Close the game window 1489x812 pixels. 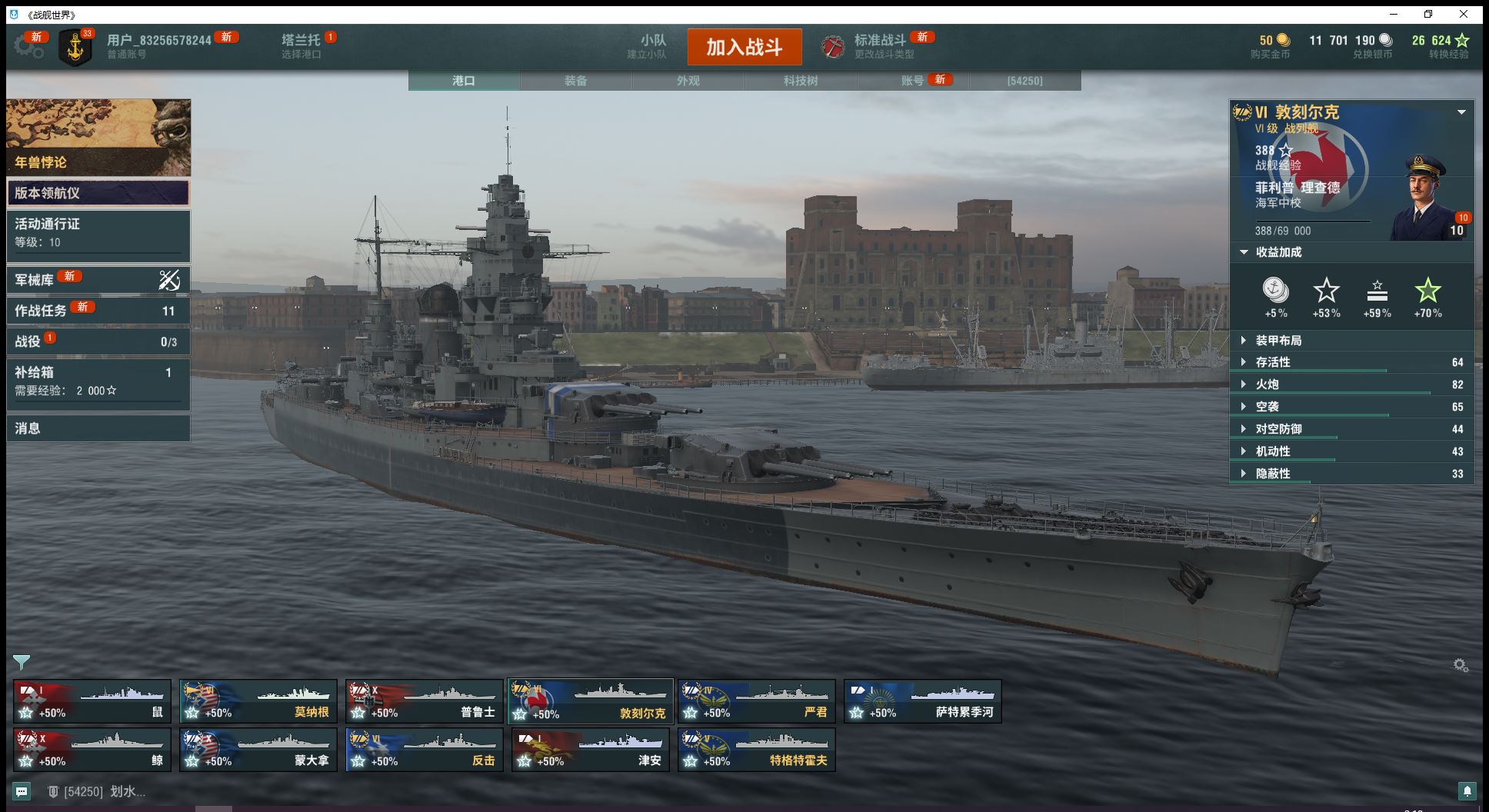point(1464,15)
